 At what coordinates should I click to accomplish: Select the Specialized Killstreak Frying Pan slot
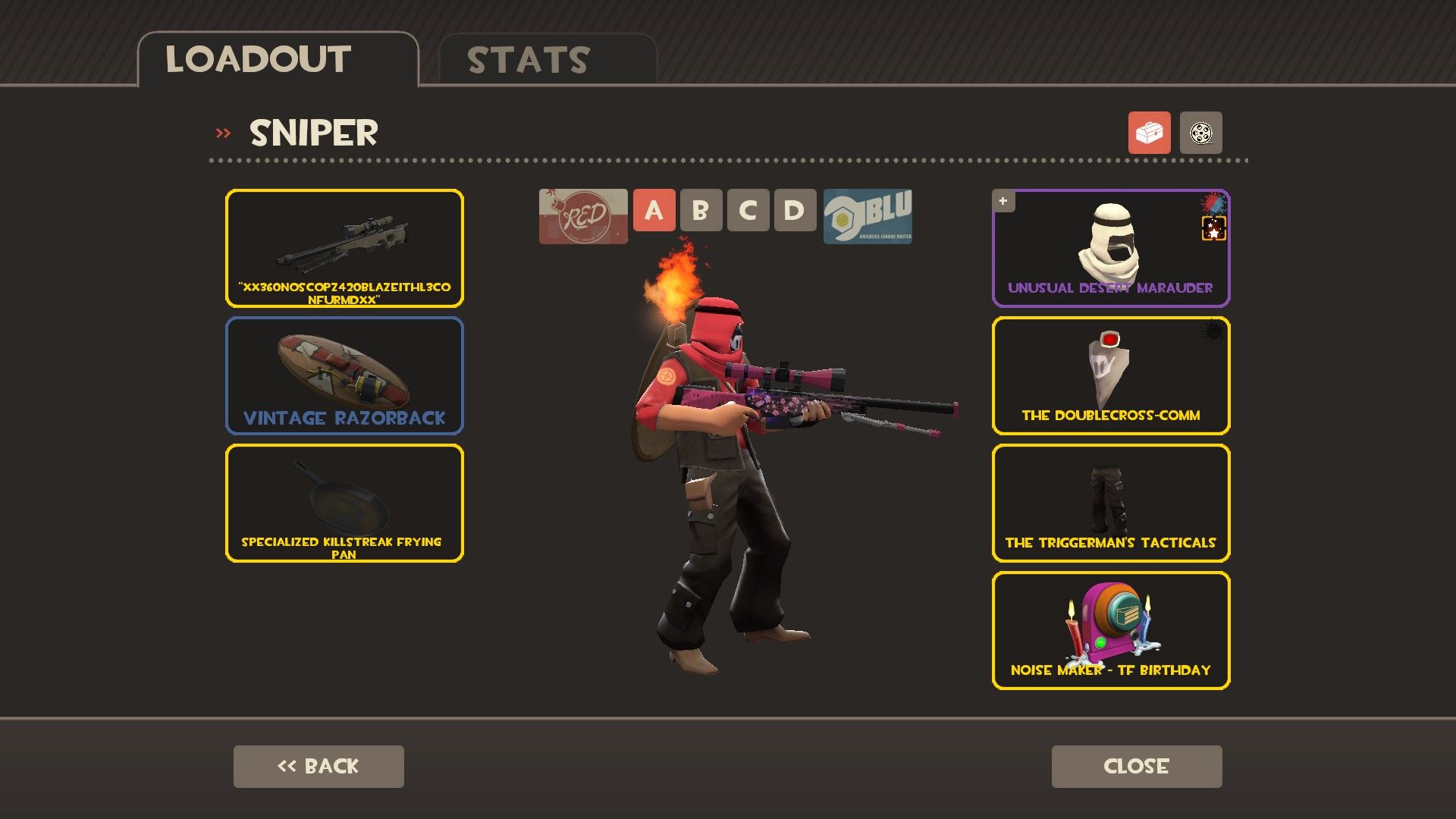point(344,503)
